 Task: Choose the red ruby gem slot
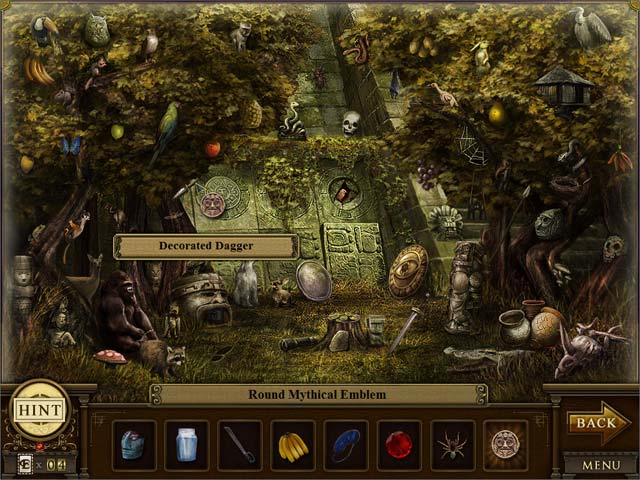click(x=399, y=445)
